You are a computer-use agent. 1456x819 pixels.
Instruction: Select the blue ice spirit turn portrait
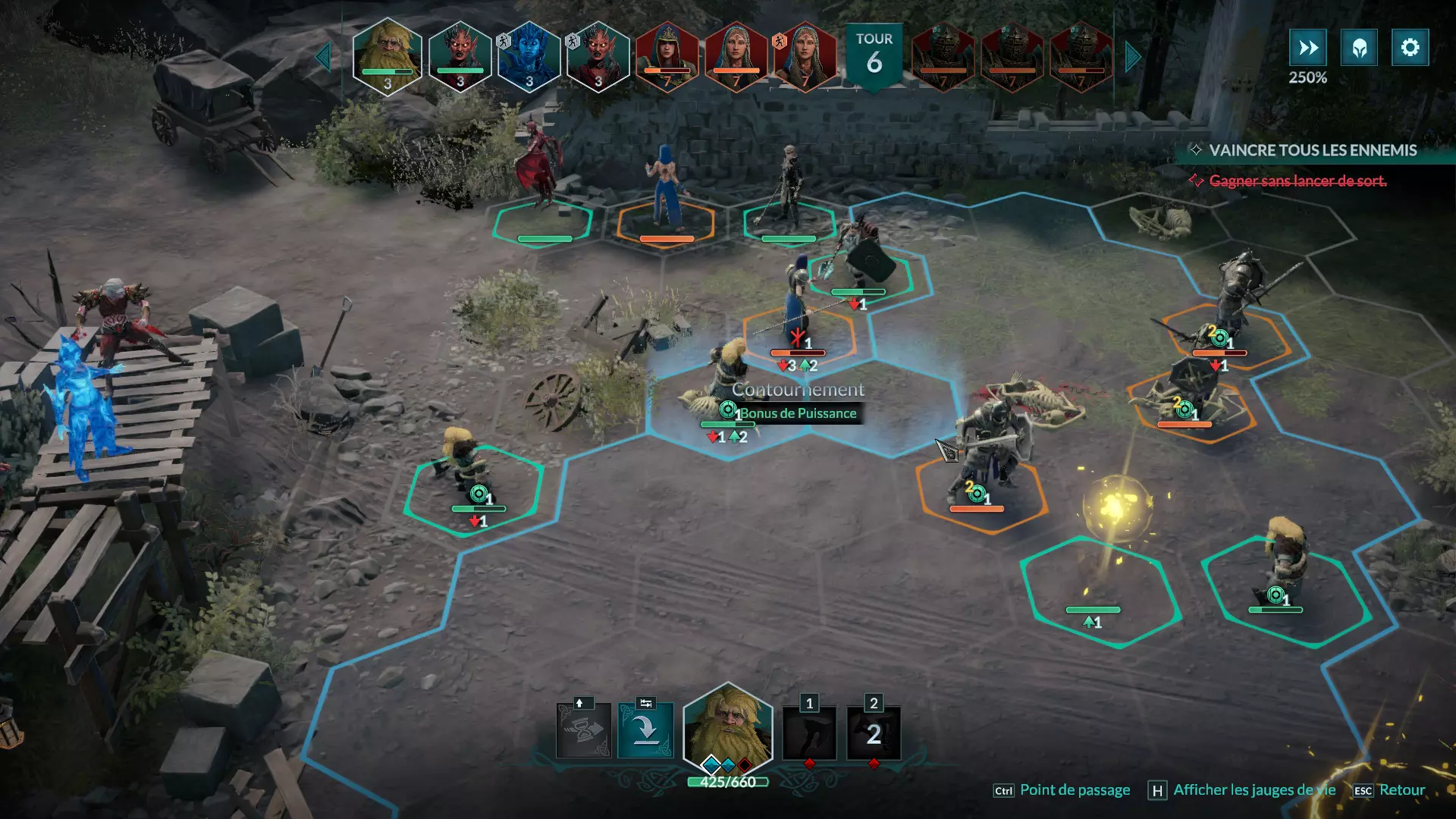point(529,58)
